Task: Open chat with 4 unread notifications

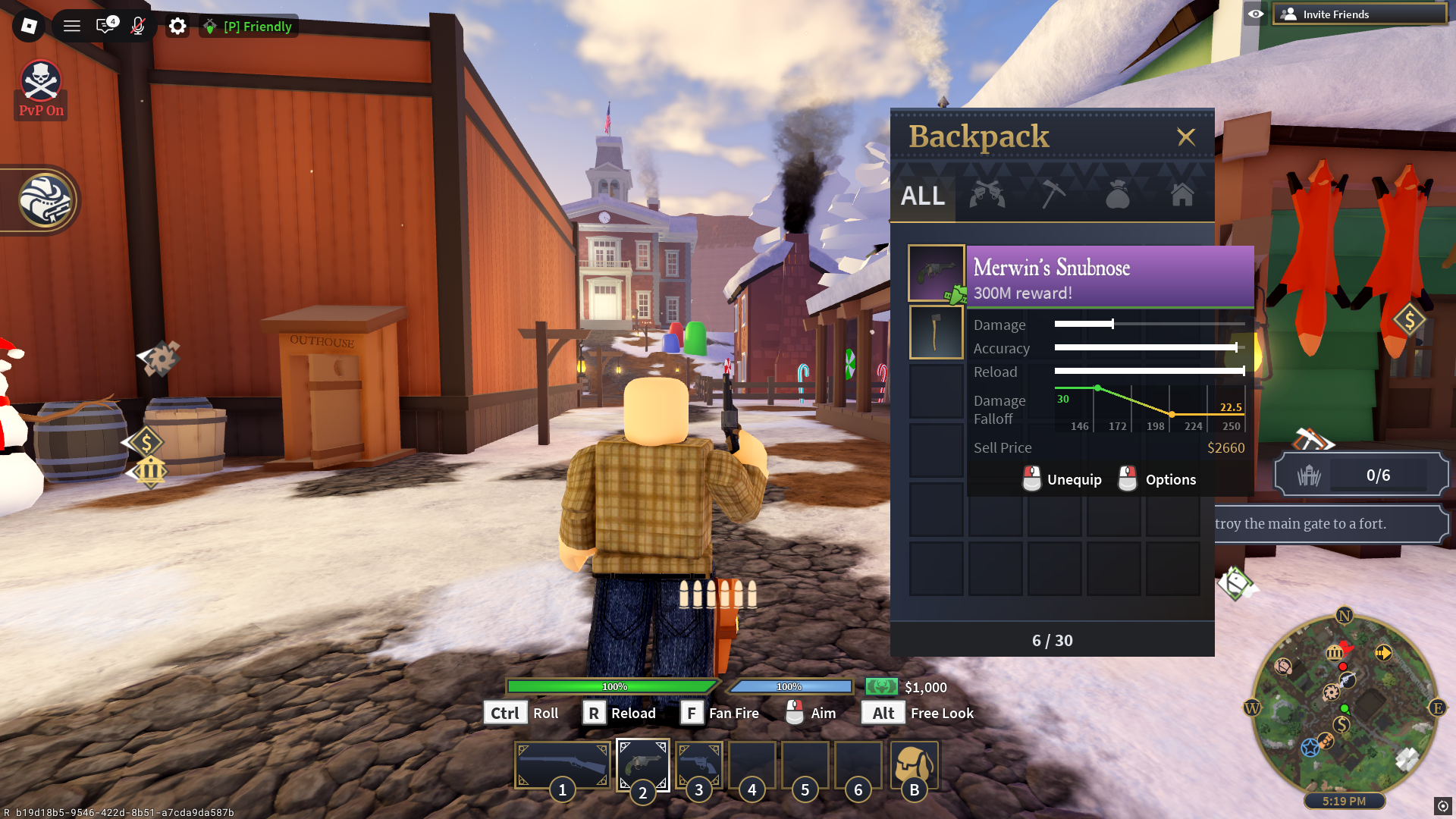Action: coord(105,26)
